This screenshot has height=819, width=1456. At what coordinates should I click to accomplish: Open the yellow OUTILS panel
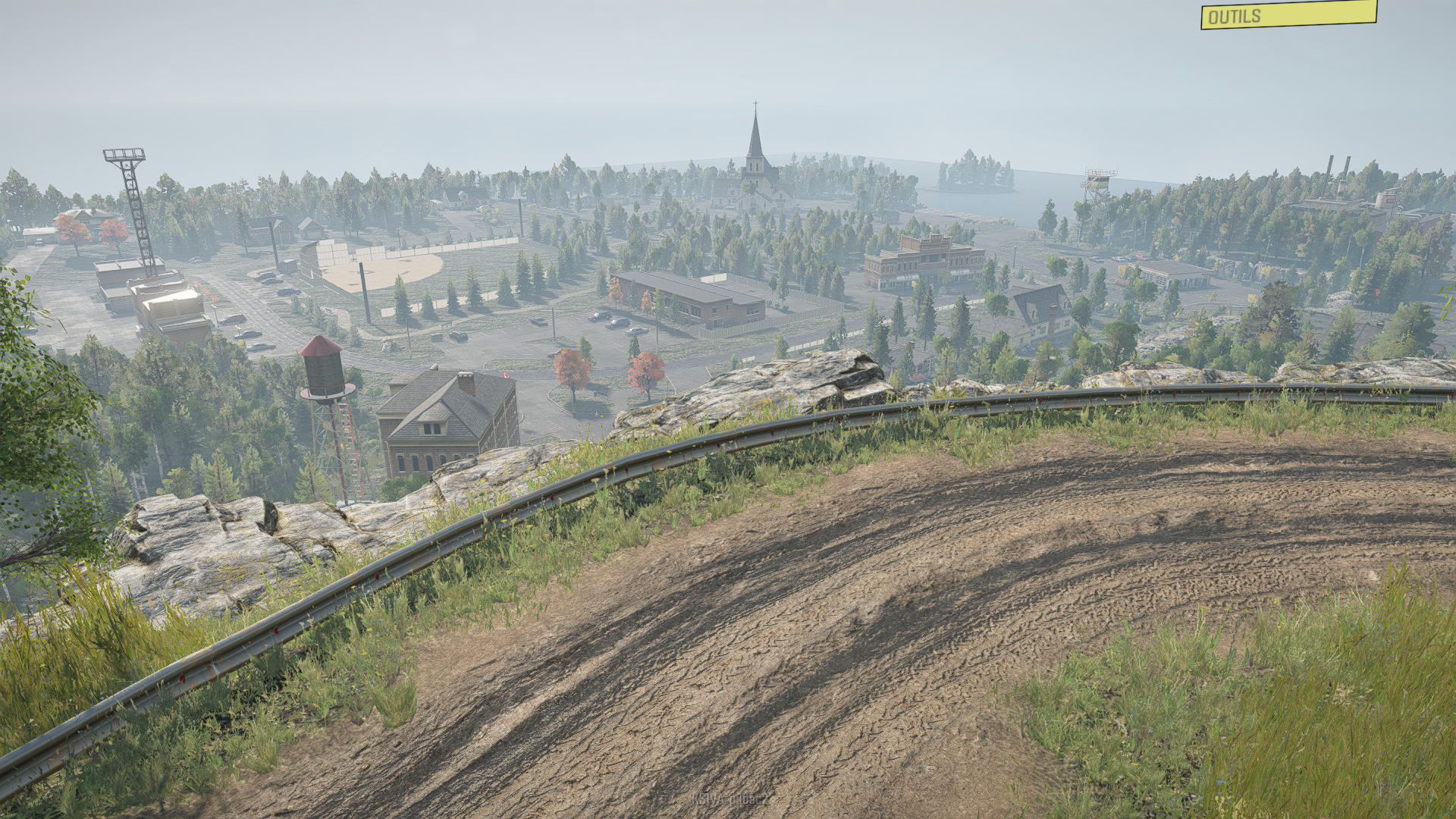click(1288, 14)
